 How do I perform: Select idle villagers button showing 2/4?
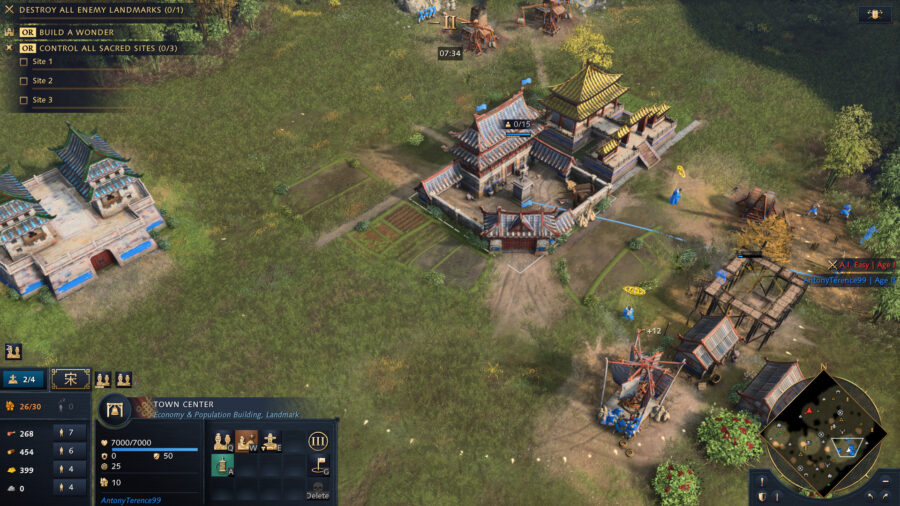(x=24, y=379)
